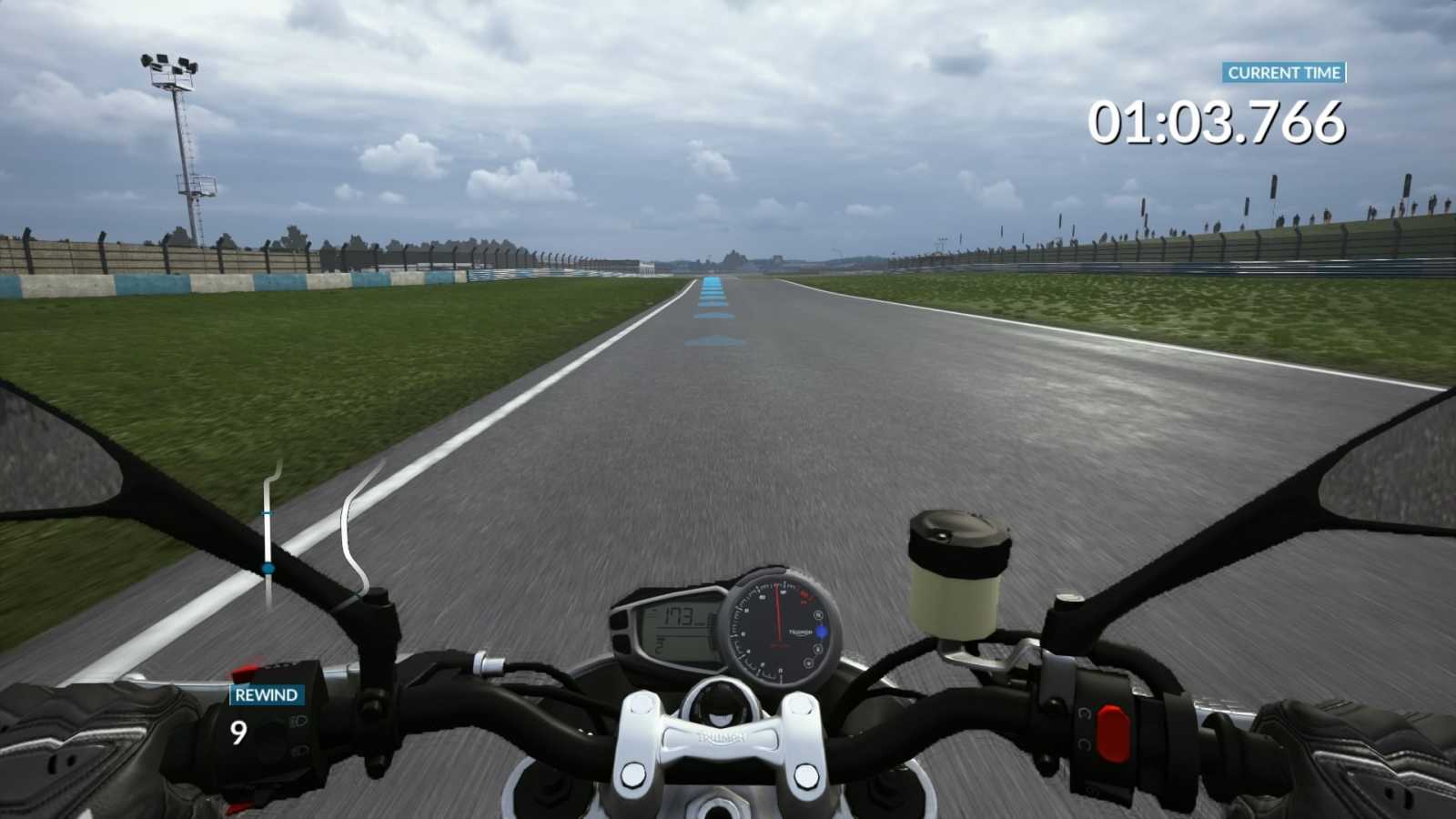Click the gear position digit on the LCD screen
Screen dimensions: 1456x819
(659, 643)
